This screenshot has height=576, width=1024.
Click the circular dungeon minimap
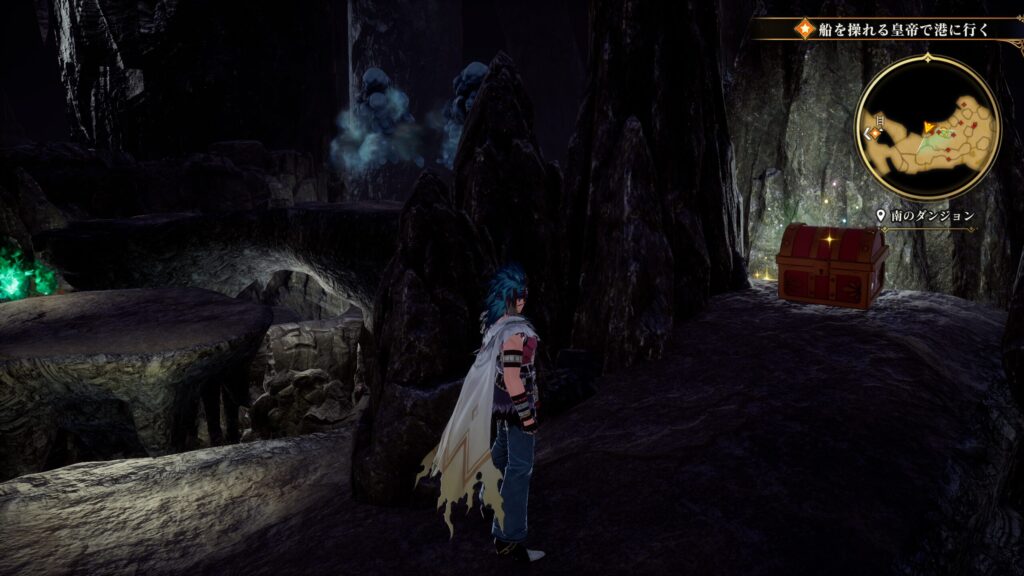927,128
